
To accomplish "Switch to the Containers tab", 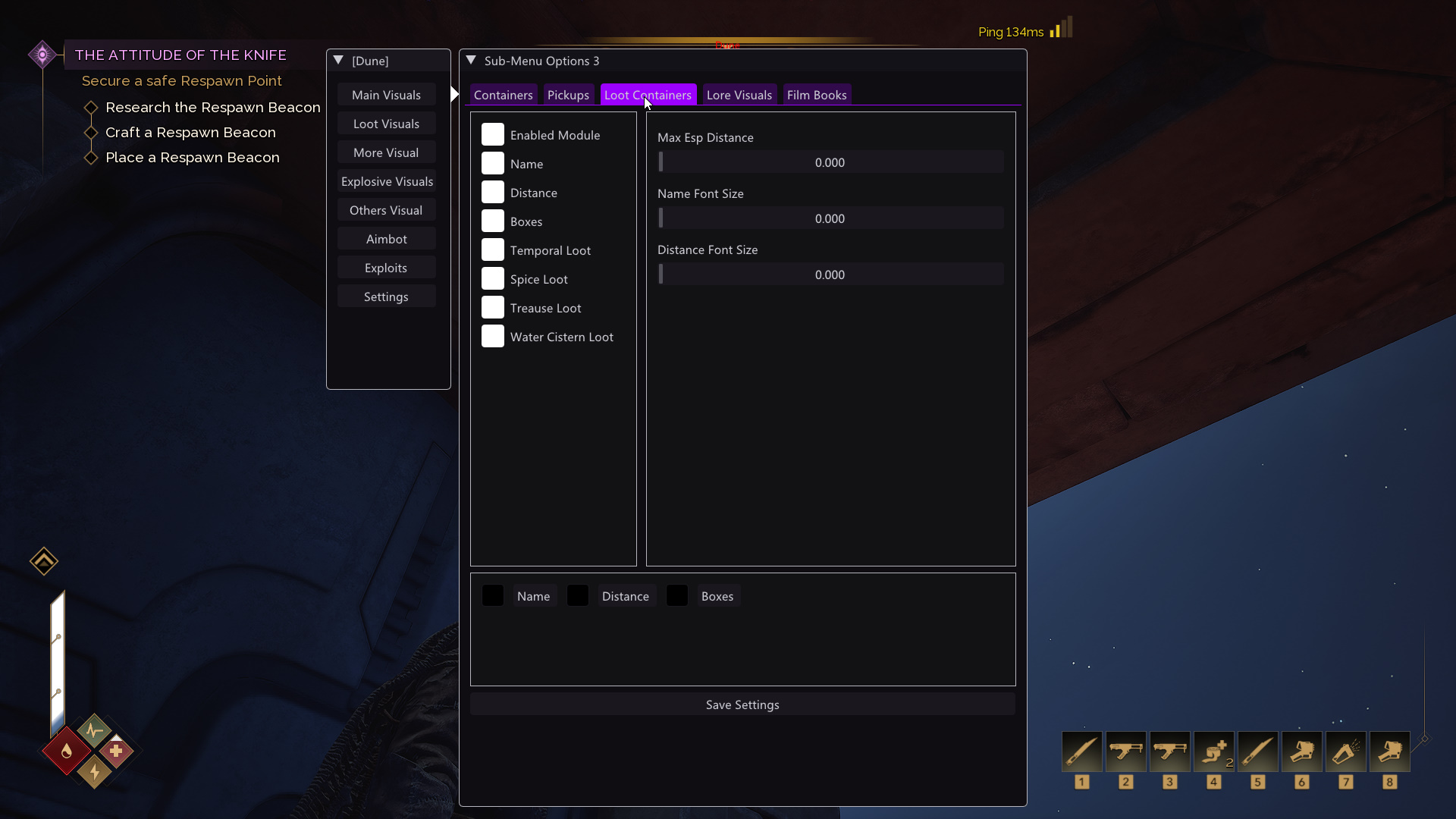I will (x=503, y=95).
